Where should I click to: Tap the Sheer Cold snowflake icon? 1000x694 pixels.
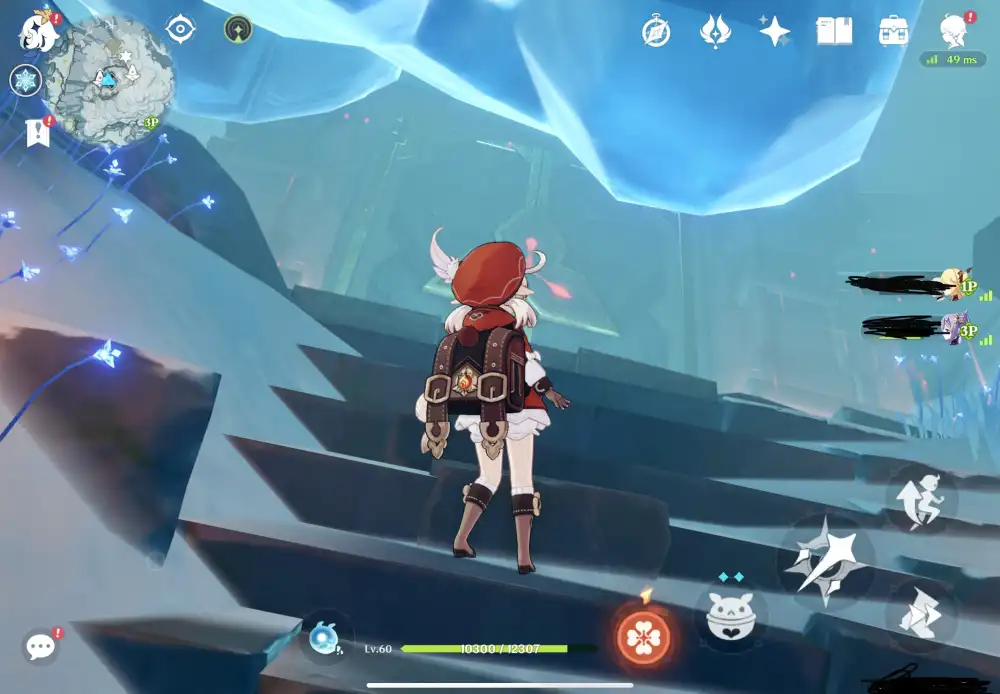[x=25, y=80]
